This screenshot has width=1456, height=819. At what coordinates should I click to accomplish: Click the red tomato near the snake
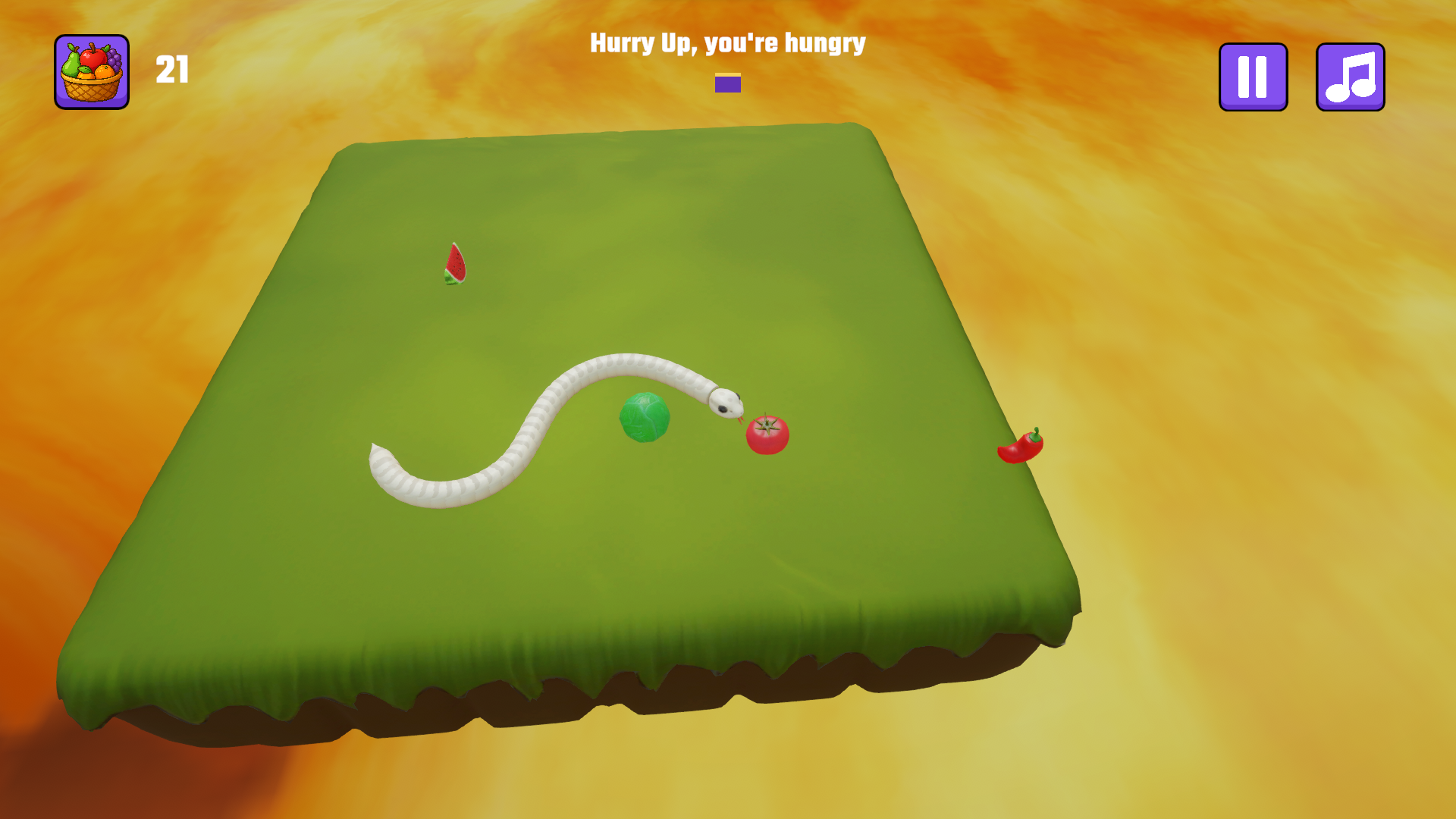(767, 434)
